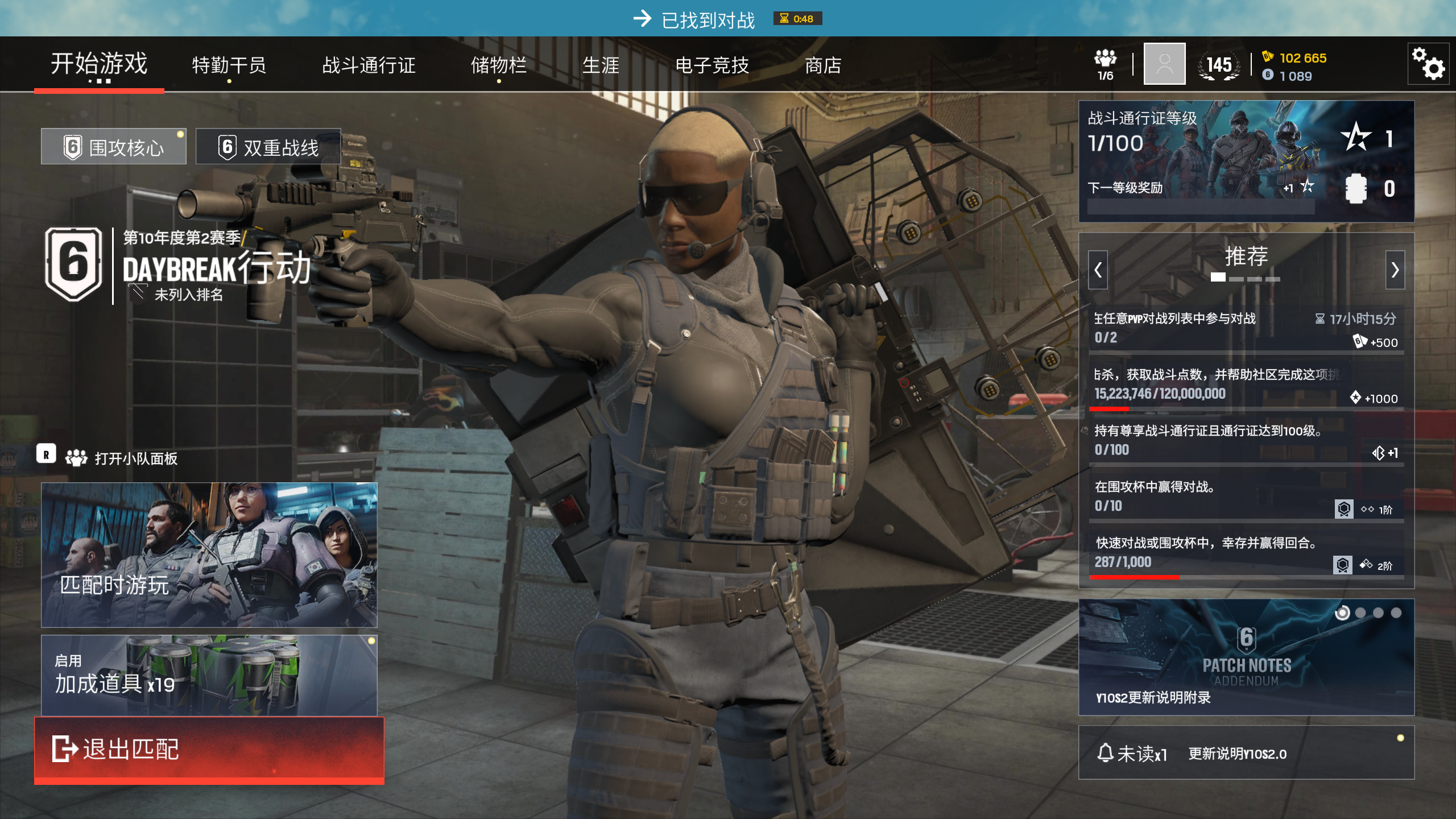Open the 电子竞技 tab

712,65
